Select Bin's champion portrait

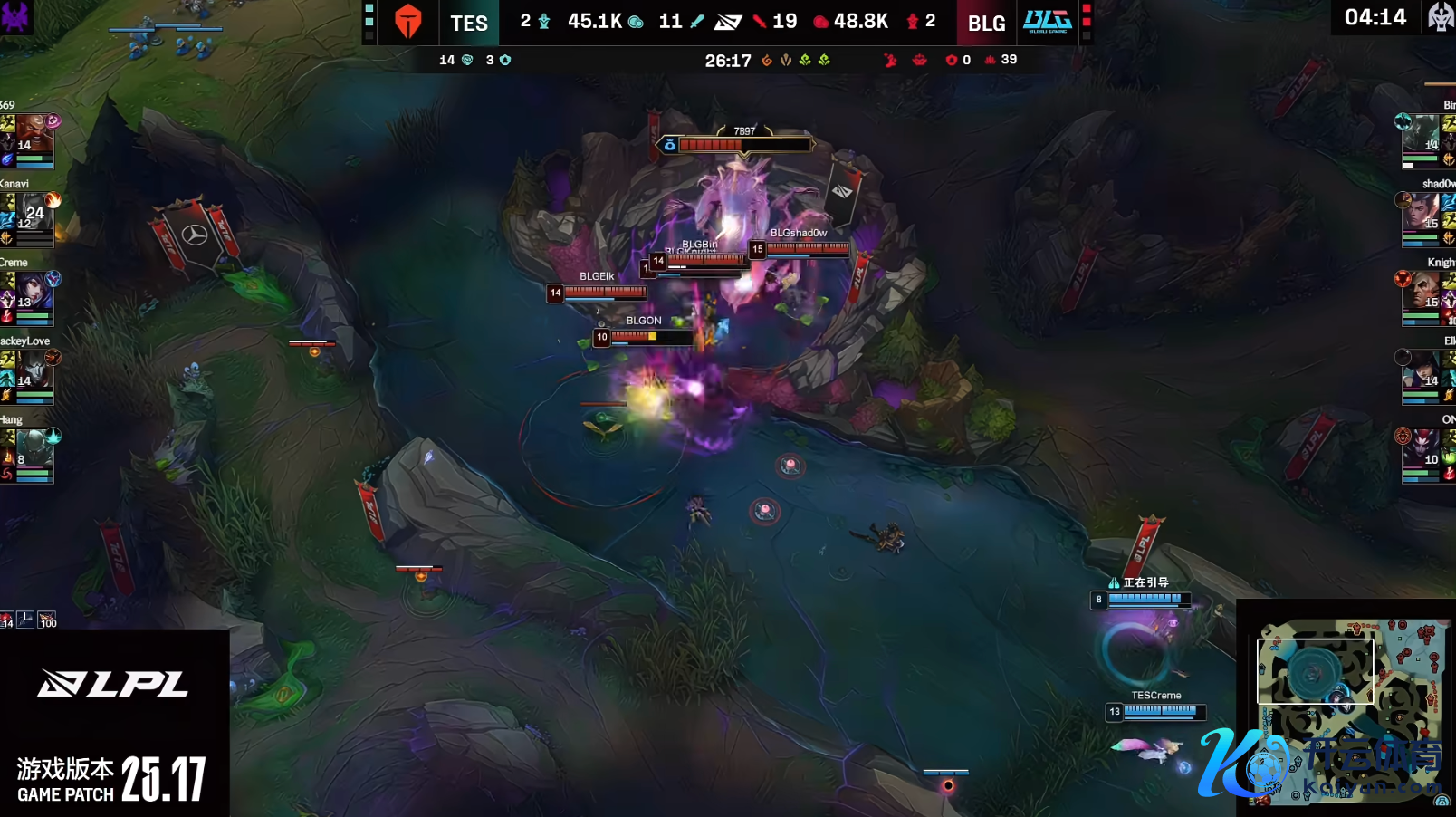[1421, 135]
